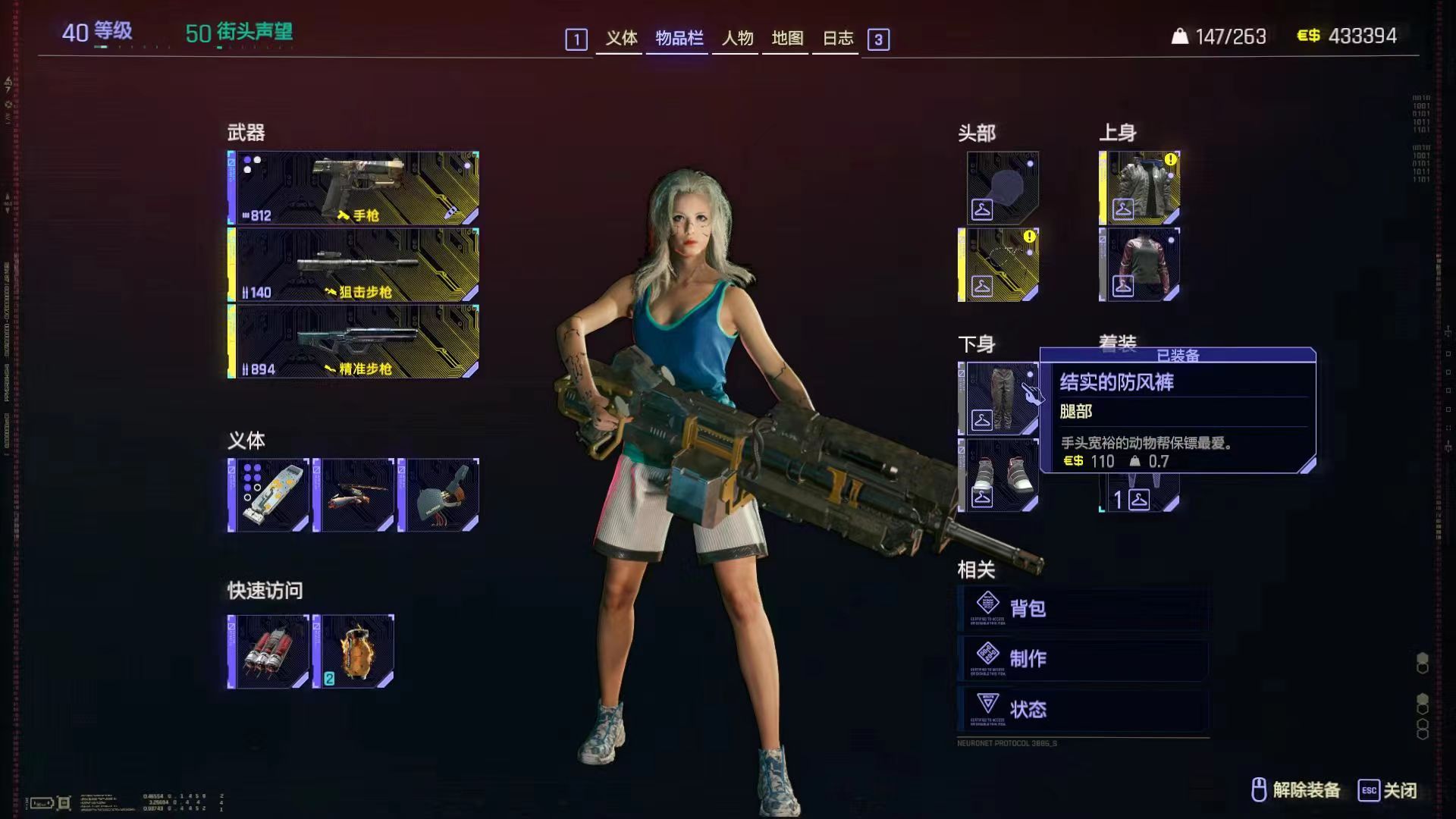The width and height of the screenshot is (1456, 819).
Task: Open the 人物 tab
Action: click(737, 38)
